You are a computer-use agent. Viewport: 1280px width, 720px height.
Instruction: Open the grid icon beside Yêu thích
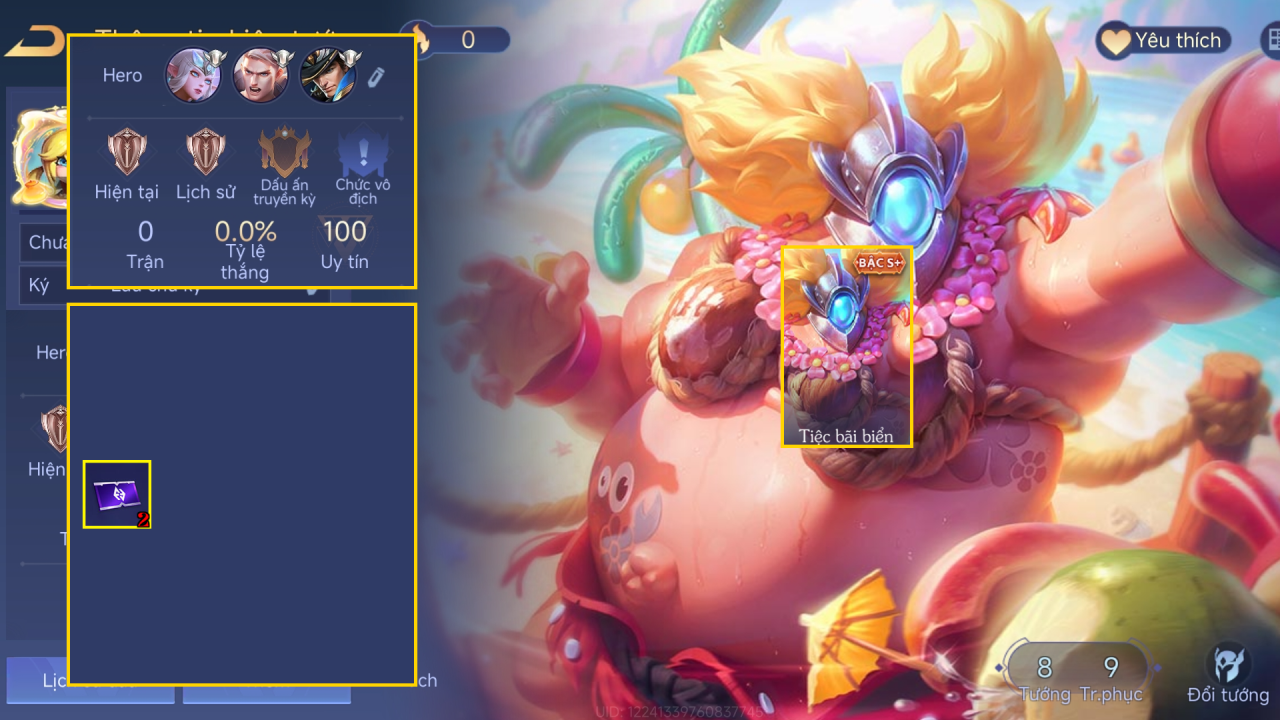[1270, 40]
